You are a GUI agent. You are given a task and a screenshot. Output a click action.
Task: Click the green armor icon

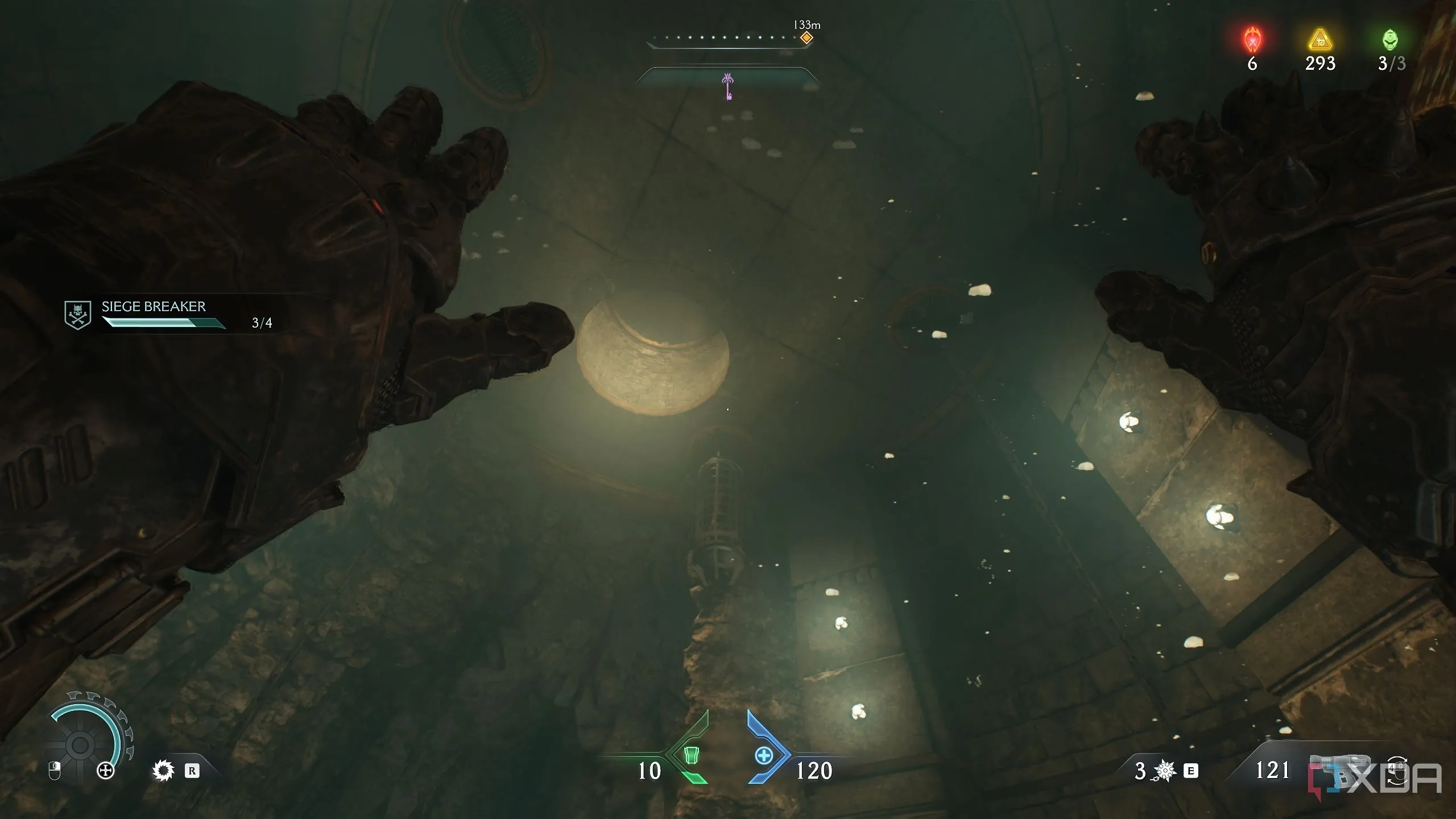click(691, 756)
